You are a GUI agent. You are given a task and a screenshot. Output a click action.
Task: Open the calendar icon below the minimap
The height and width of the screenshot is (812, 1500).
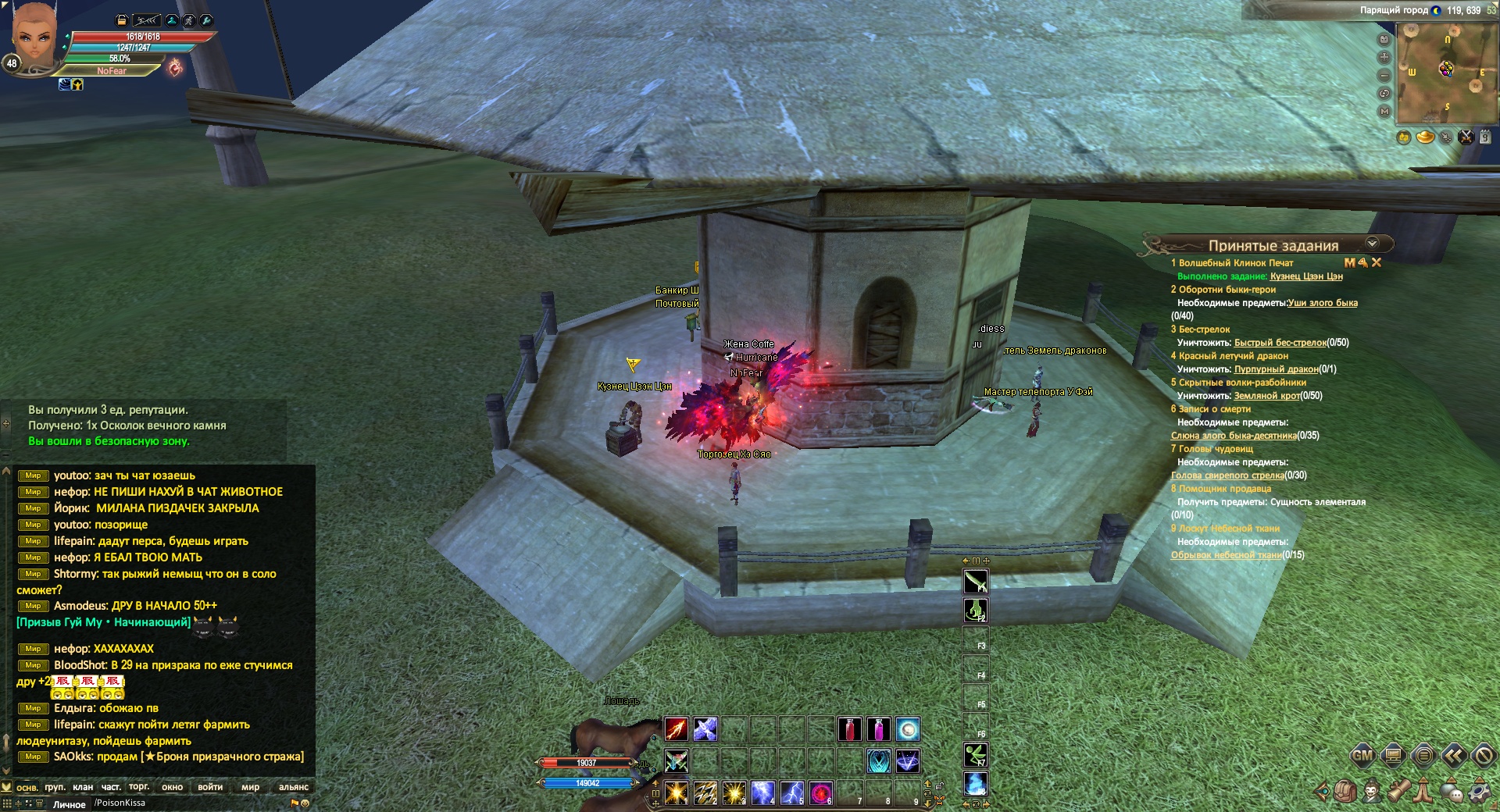(1485, 137)
